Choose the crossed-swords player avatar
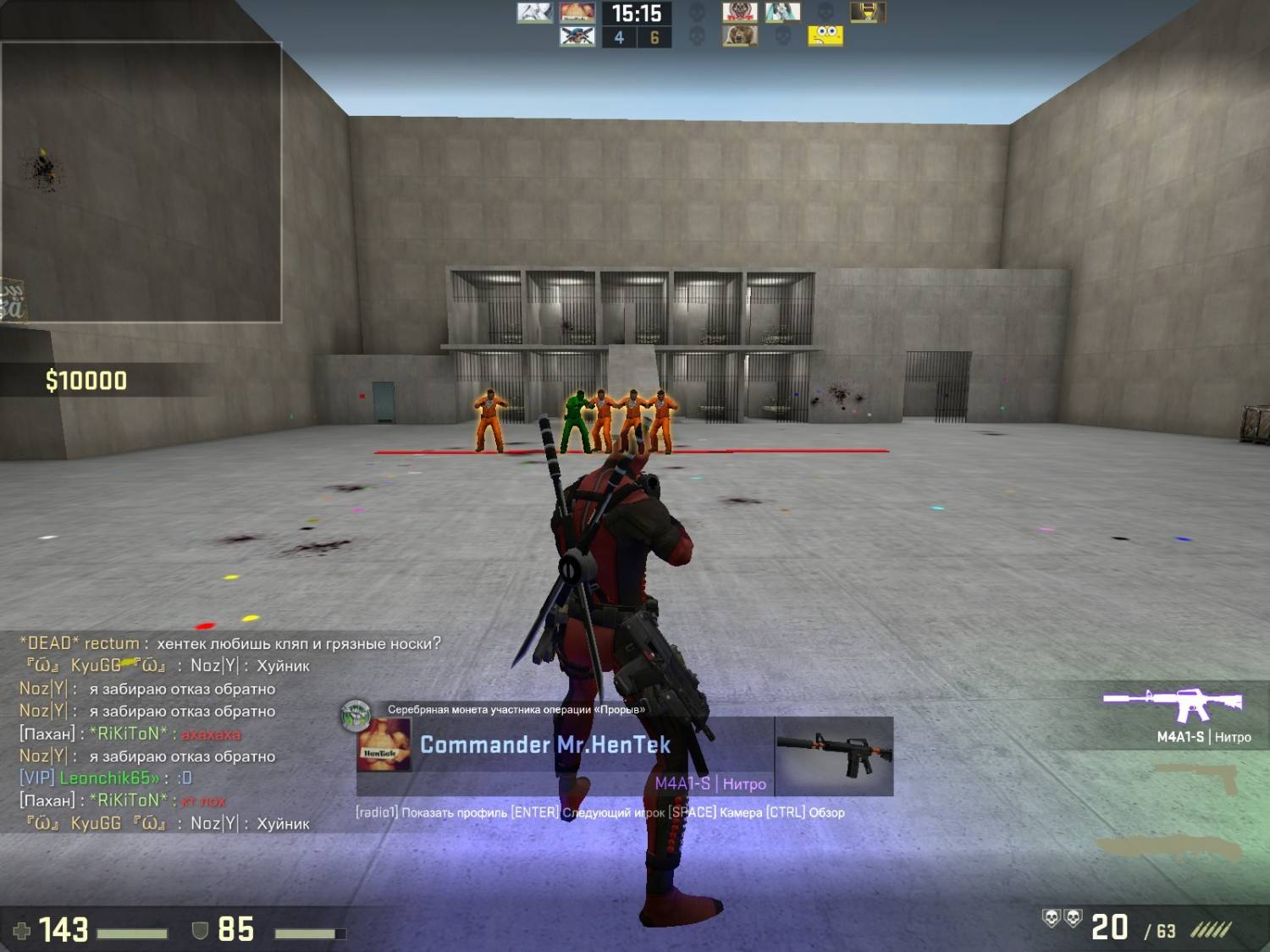The height and width of the screenshot is (952, 1270). pyautogui.click(x=577, y=36)
